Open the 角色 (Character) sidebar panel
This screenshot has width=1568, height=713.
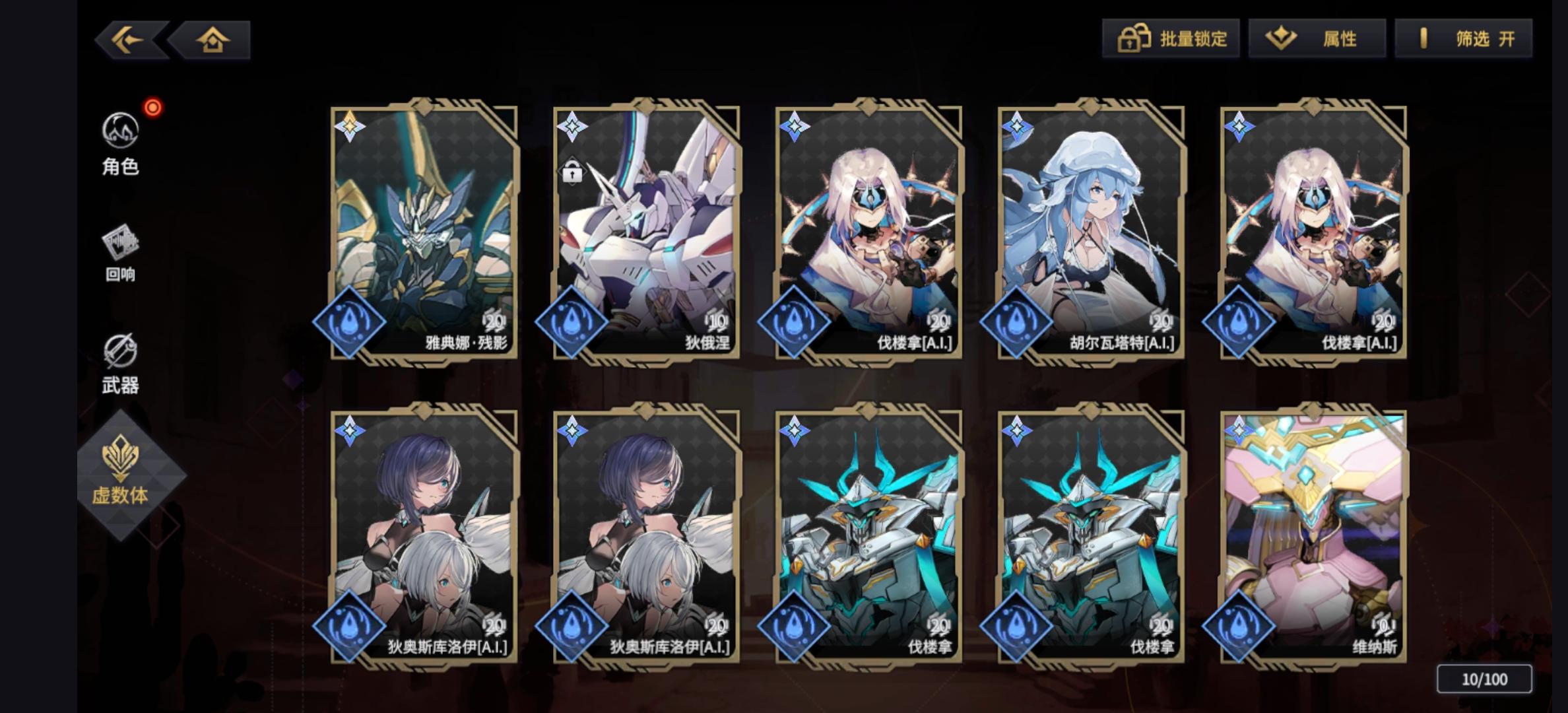pyautogui.click(x=121, y=145)
